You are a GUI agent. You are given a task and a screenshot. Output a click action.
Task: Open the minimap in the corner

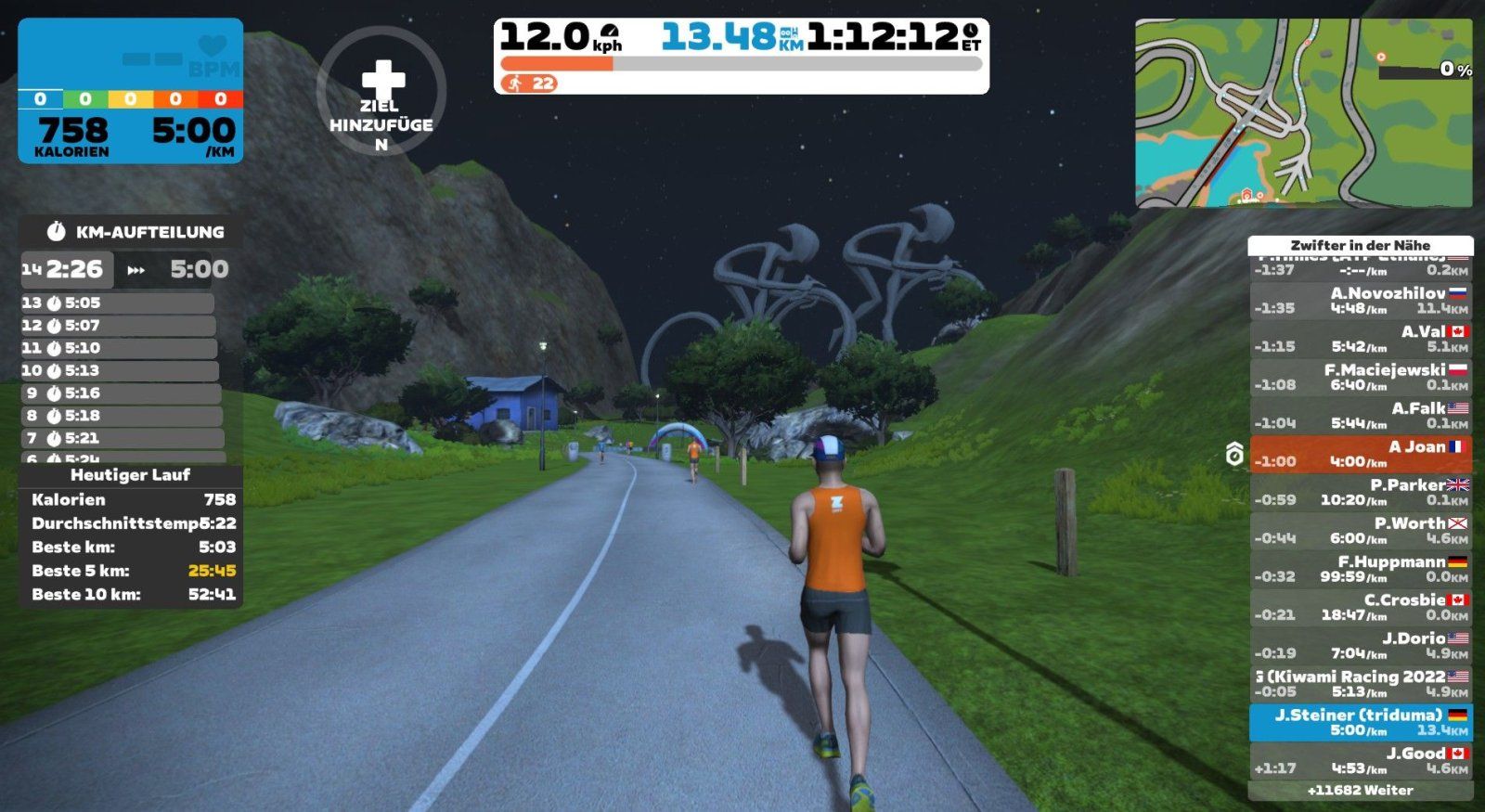click(x=1303, y=113)
